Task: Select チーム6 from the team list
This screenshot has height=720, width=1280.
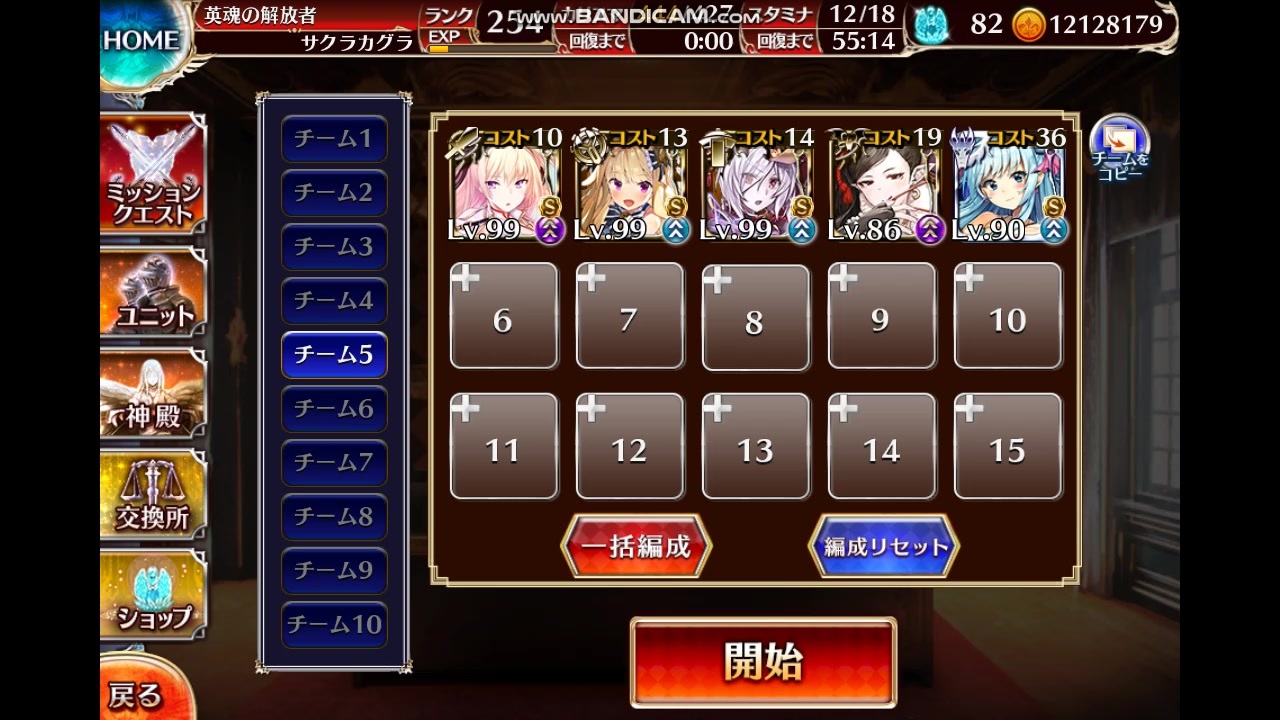Action: point(334,409)
